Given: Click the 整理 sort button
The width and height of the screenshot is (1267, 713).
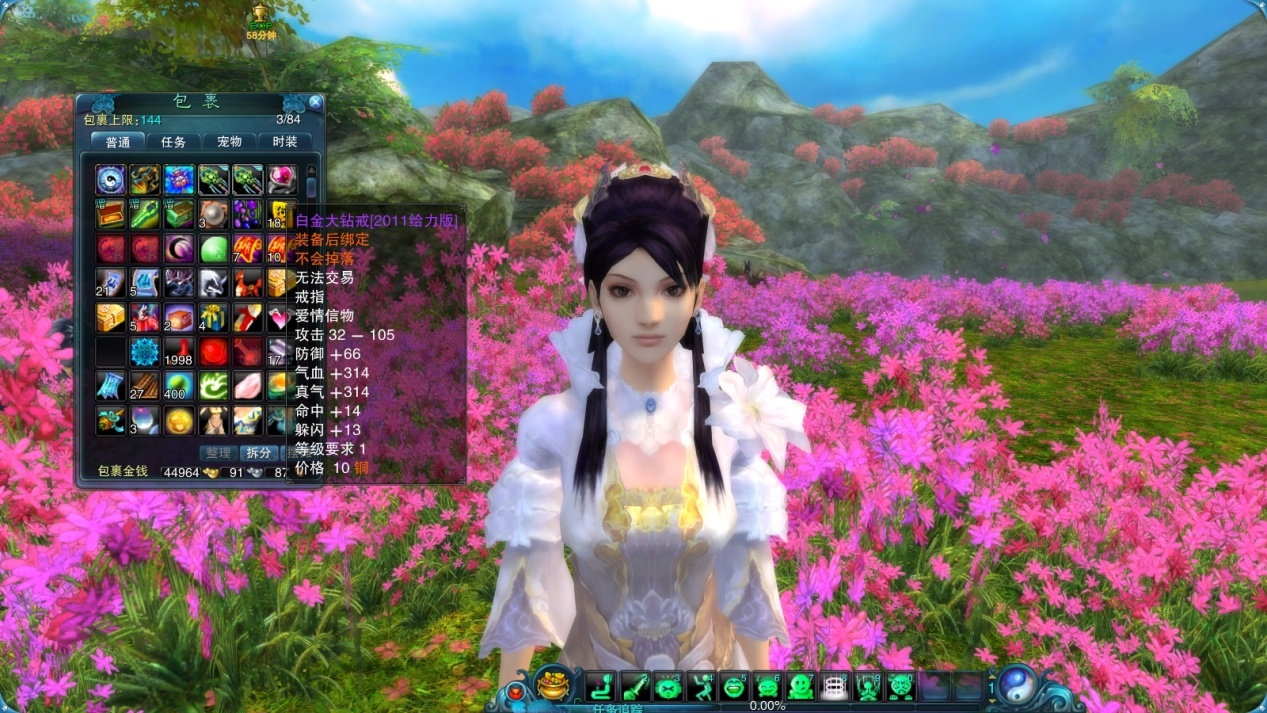Looking at the screenshot, I should pos(217,453).
